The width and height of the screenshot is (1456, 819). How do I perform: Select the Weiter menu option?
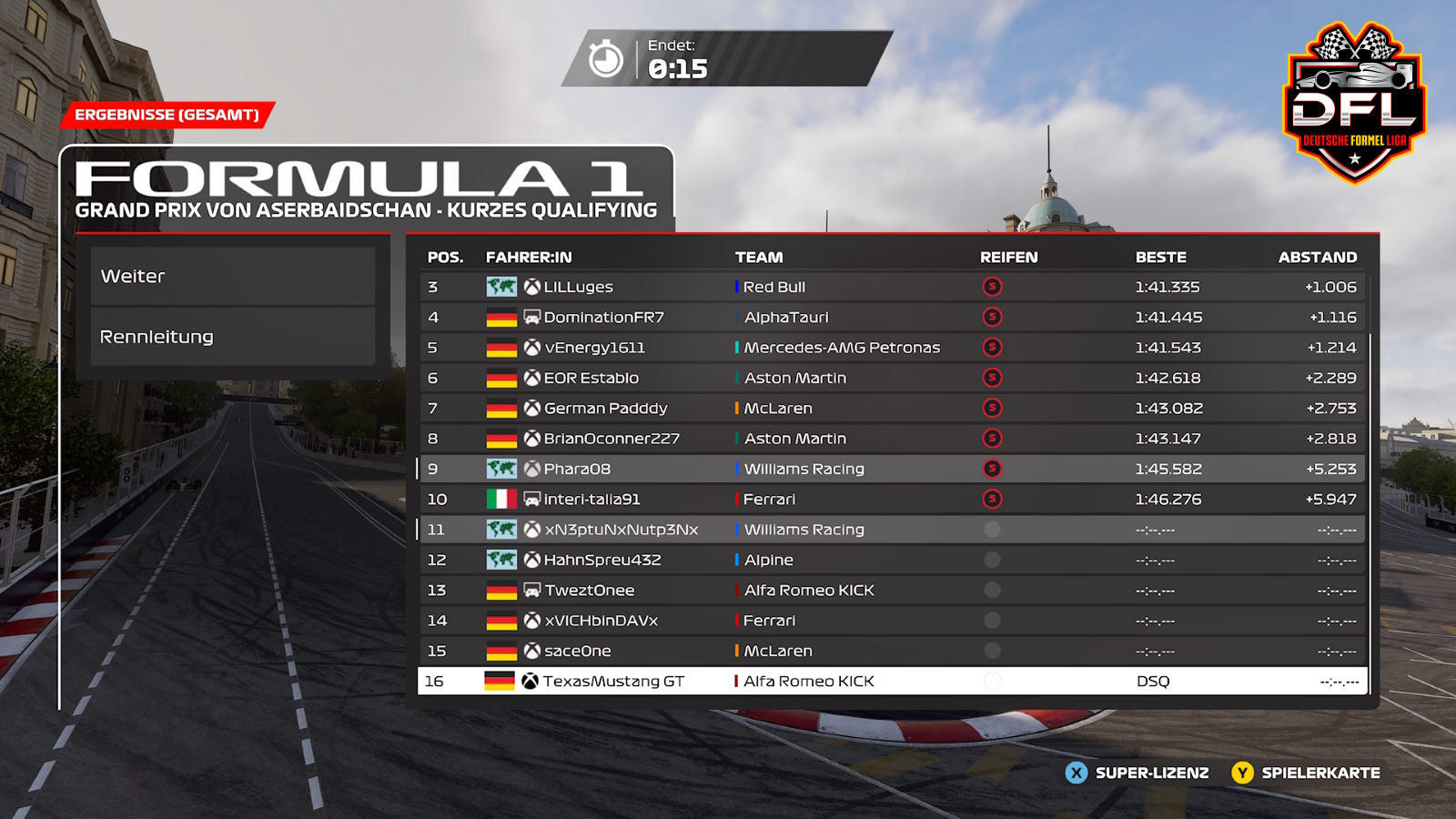(x=233, y=277)
